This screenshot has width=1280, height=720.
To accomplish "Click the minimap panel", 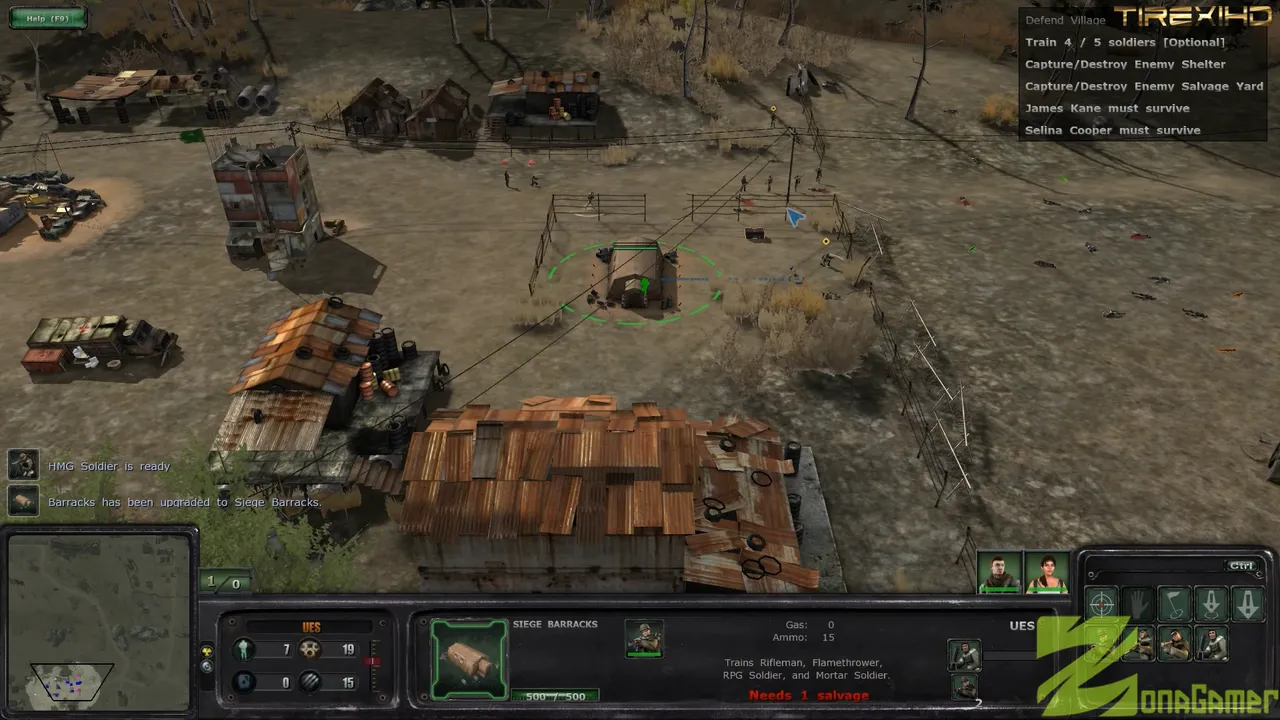I will pyautogui.click(x=98, y=620).
